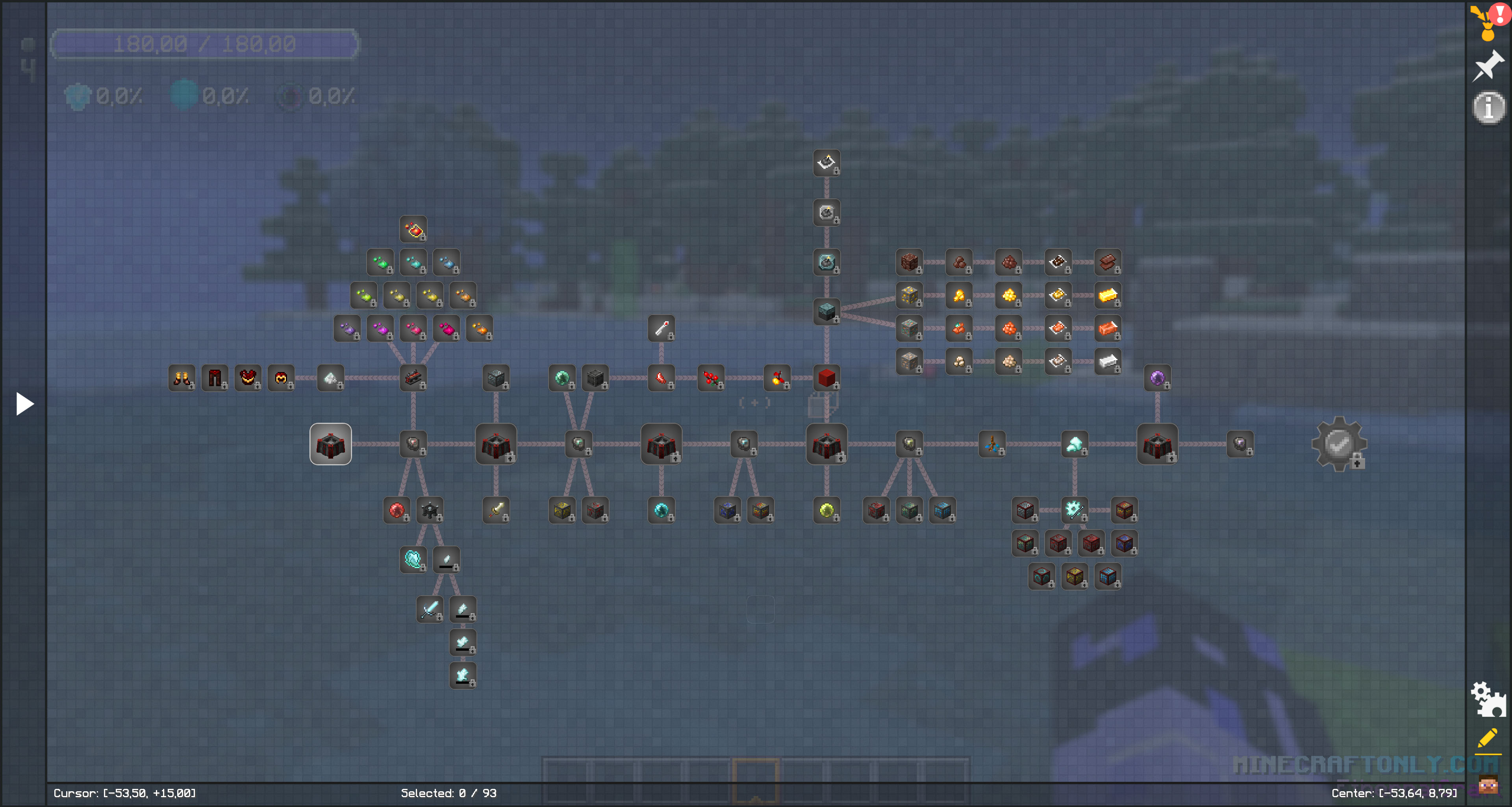Image resolution: width=1512 pixels, height=807 pixels.
Task: Toggle edit mode with the yellow pencil
Action: [x=1488, y=740]
